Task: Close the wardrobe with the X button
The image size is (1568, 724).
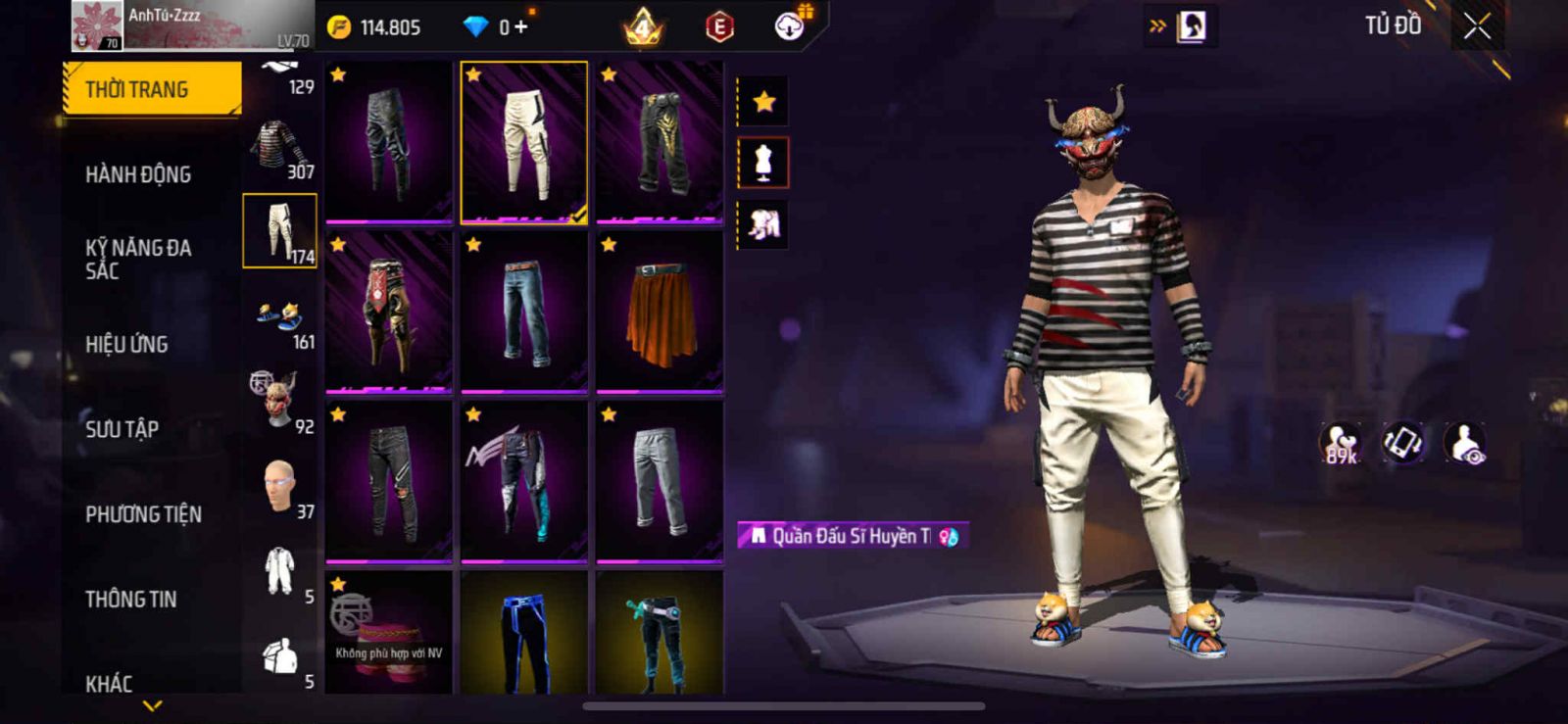Action: [x=1477, y=26]
